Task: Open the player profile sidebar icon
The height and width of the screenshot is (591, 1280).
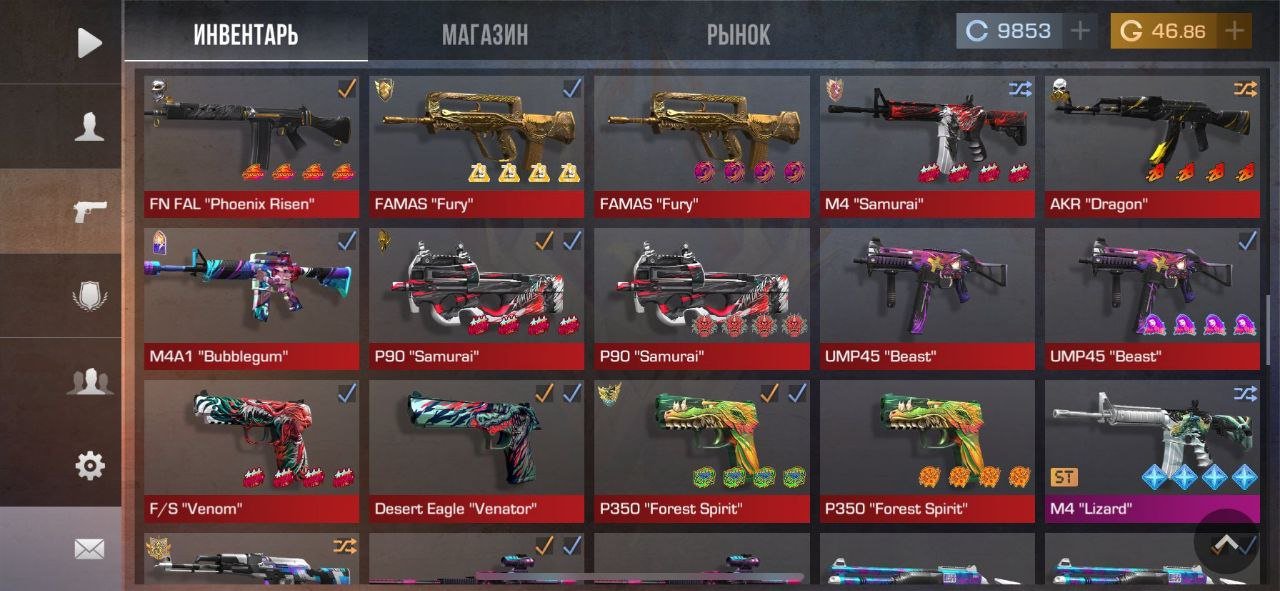Action: 90,126
